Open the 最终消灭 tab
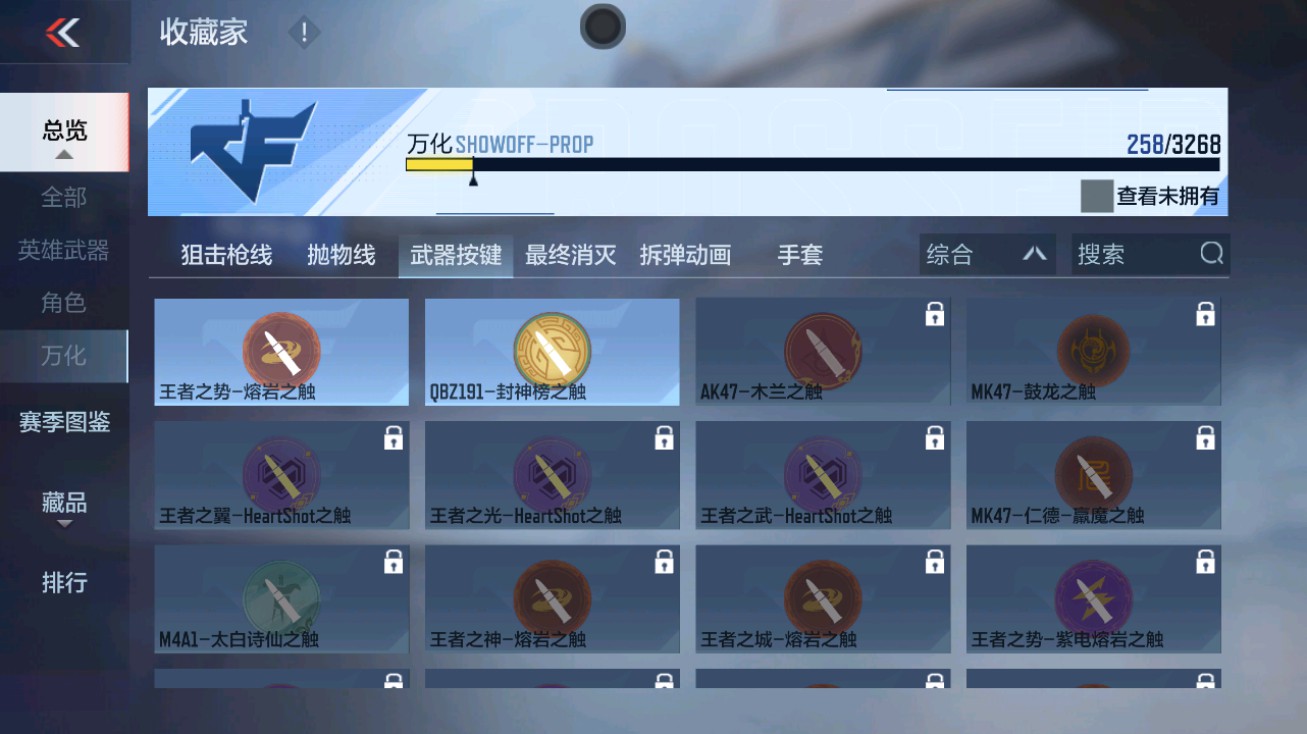The width and height of the screenshot is (1307, 734). (x=570, y=255)
